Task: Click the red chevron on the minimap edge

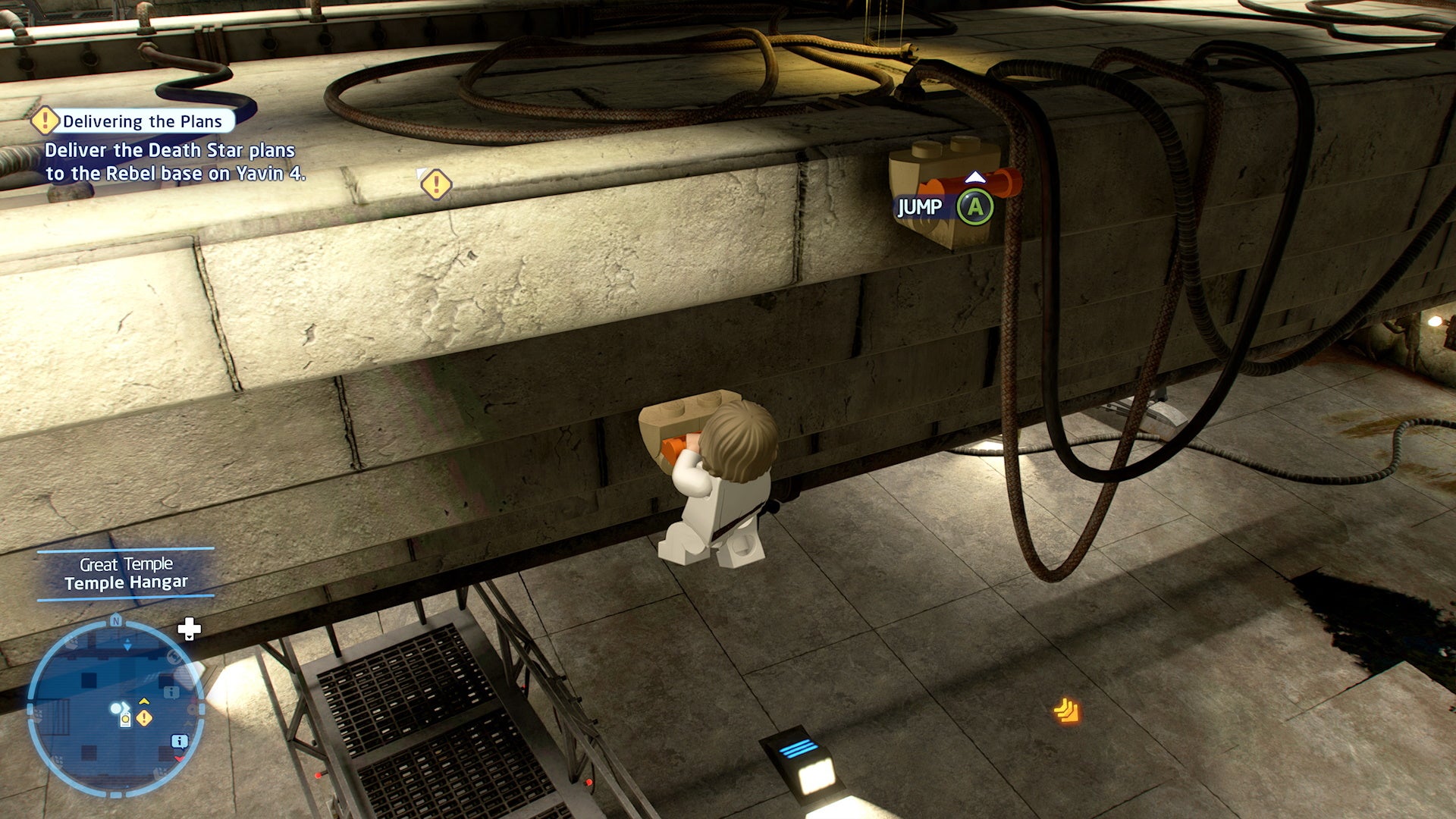Action: click(x=179, y=758)
